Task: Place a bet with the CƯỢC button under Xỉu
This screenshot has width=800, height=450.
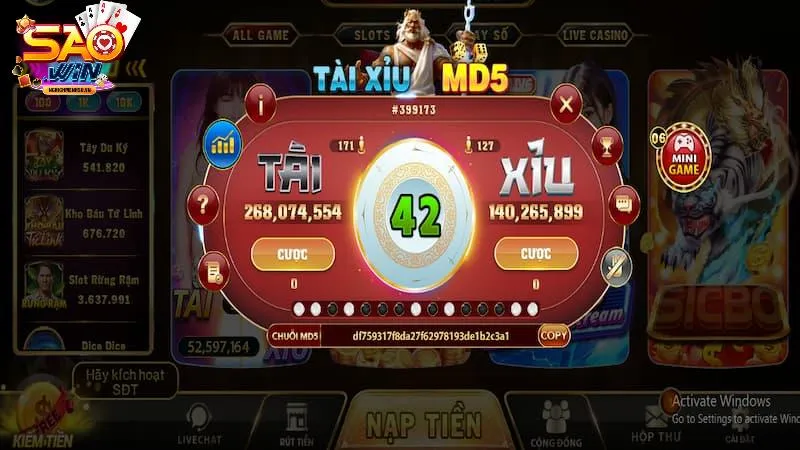Action: (x=538, y=254)
